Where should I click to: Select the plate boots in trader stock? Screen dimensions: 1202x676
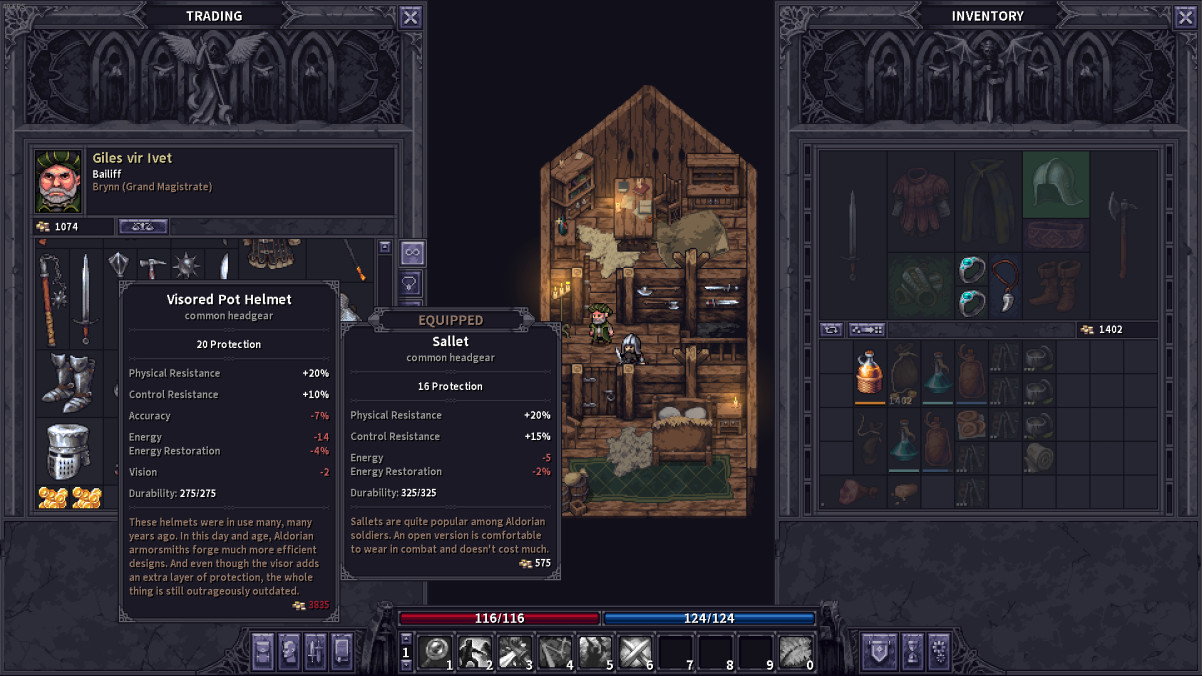pyautogui.click(x=66, y=382)
